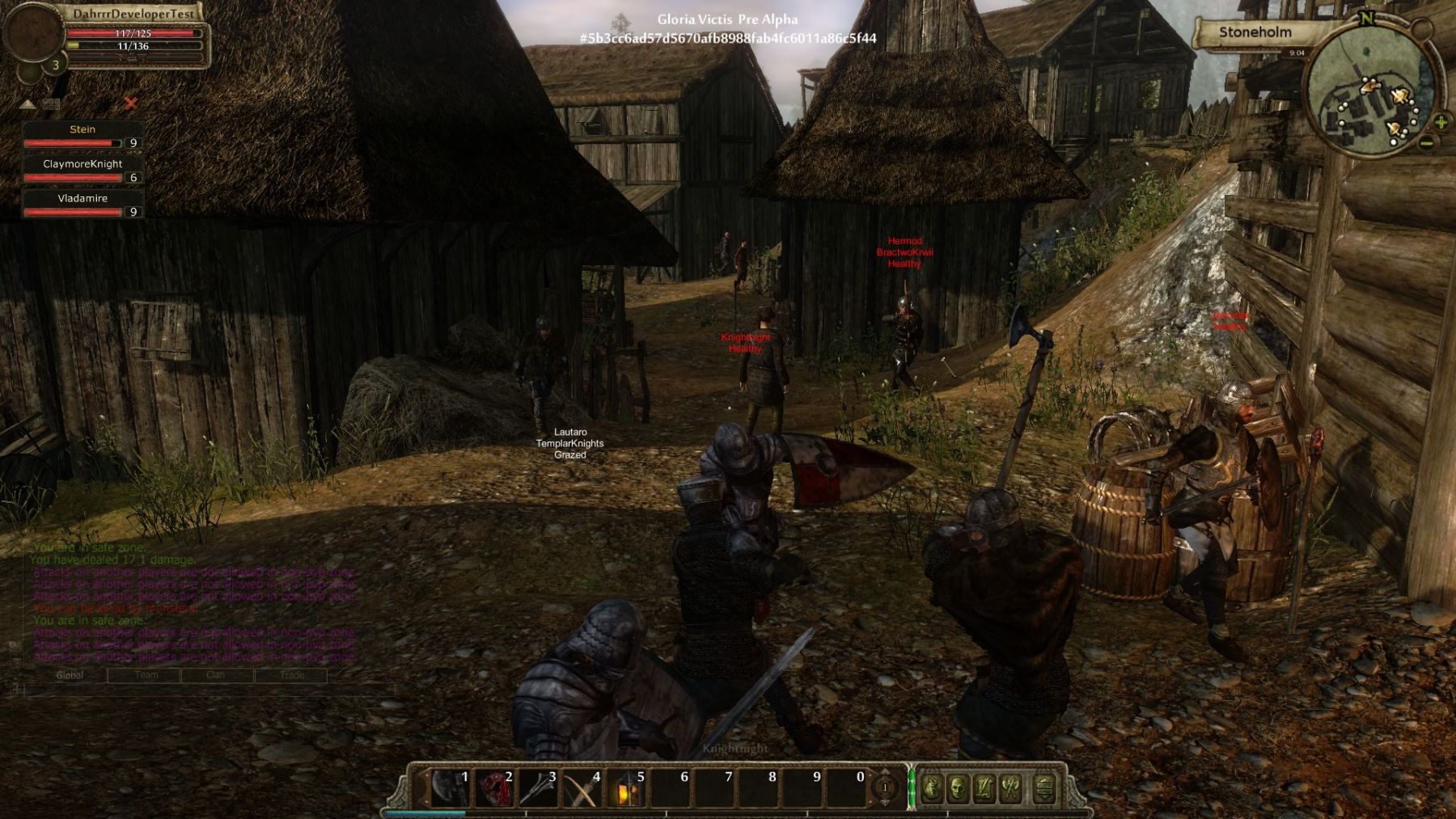Zoom in the minimap with plus button
Screen dimensions: 1456x819
pos(1441,123)
